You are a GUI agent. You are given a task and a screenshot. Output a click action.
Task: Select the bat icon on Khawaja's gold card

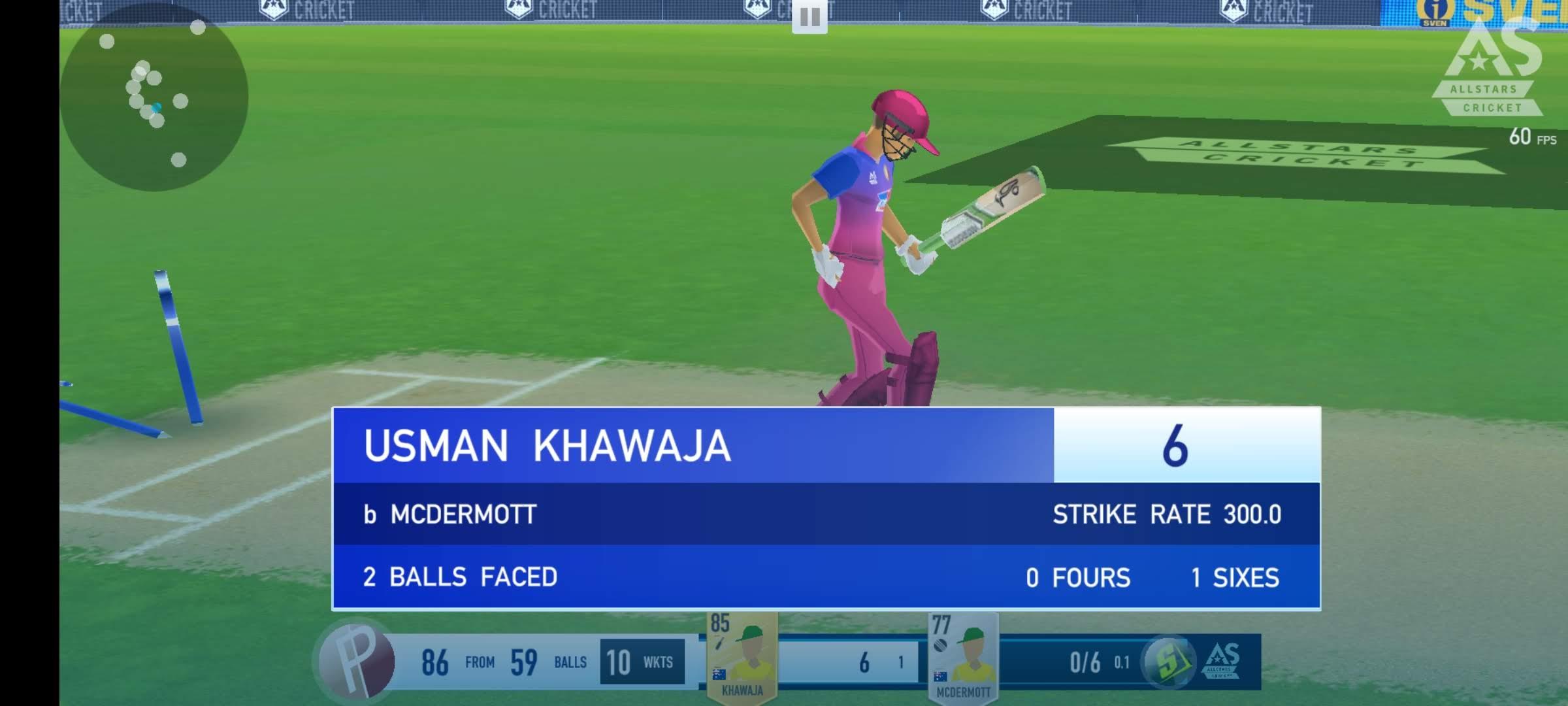[718, 644]
